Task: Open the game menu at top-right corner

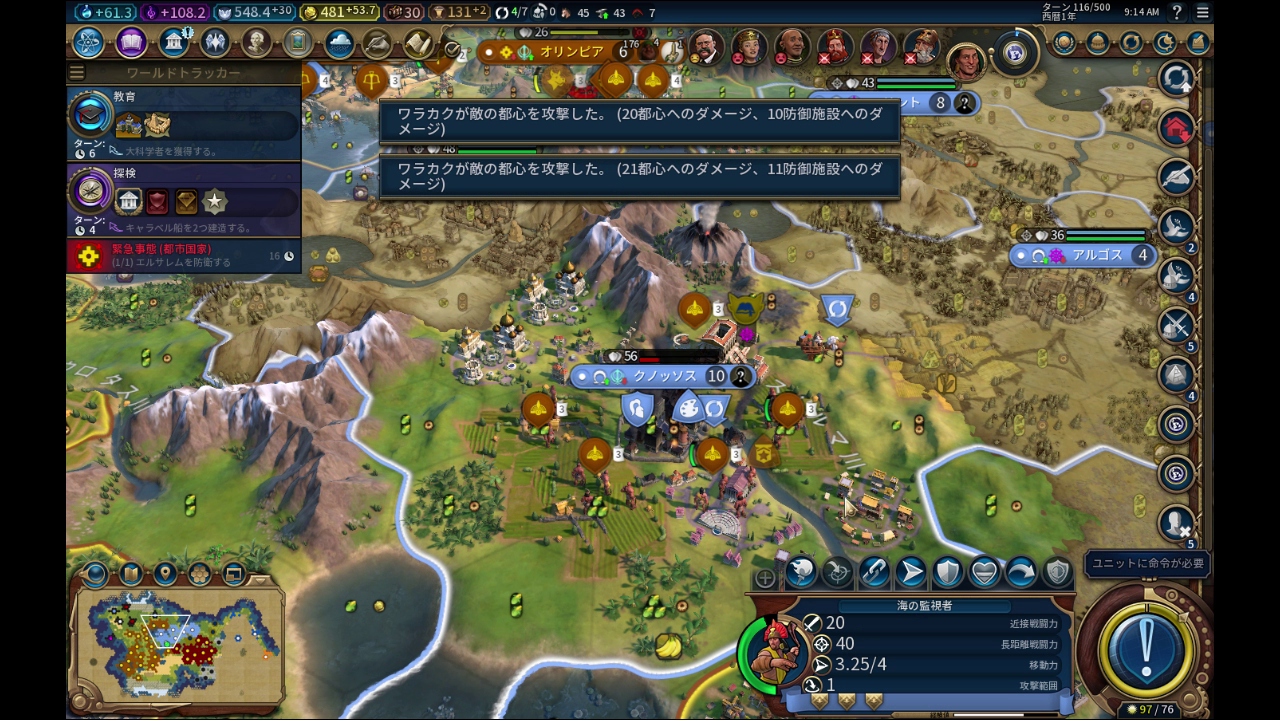Action: (x=1201, y=12)
